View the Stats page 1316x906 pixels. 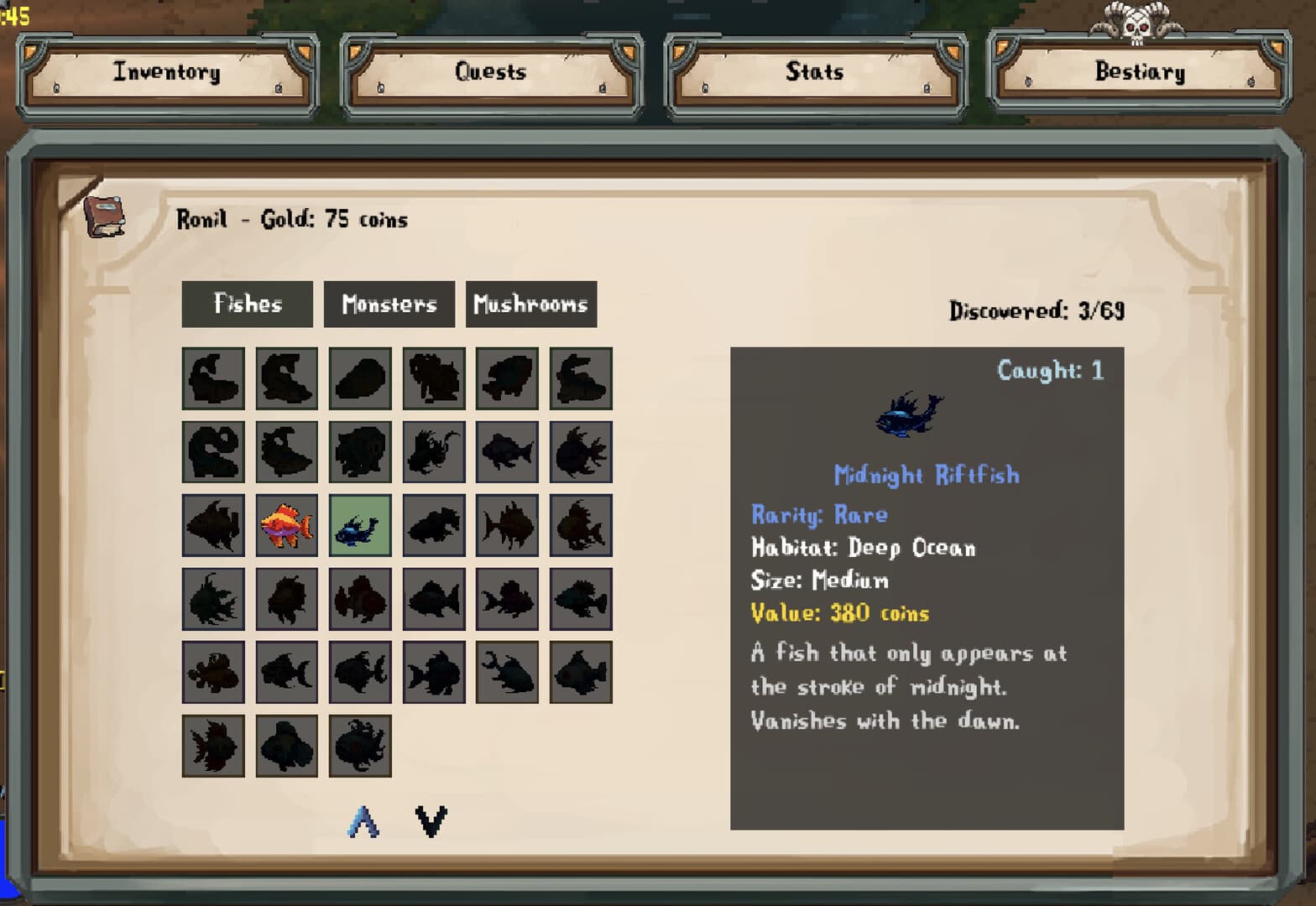pos(812,72)
